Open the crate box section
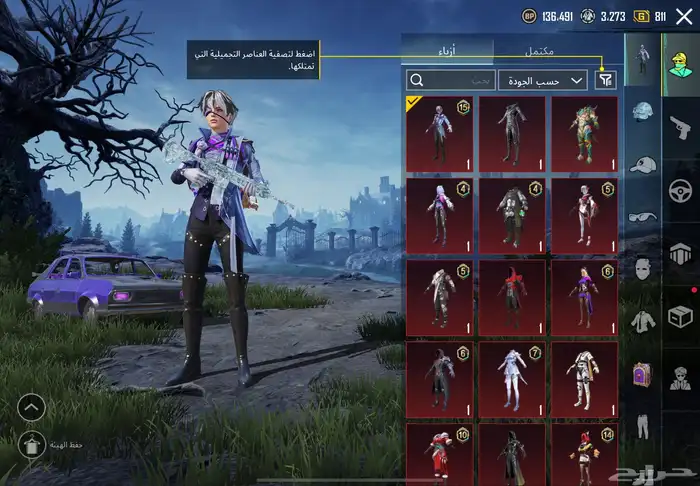Image resolution: width=700 pixels, height=486 pixels. coord(682,316)
